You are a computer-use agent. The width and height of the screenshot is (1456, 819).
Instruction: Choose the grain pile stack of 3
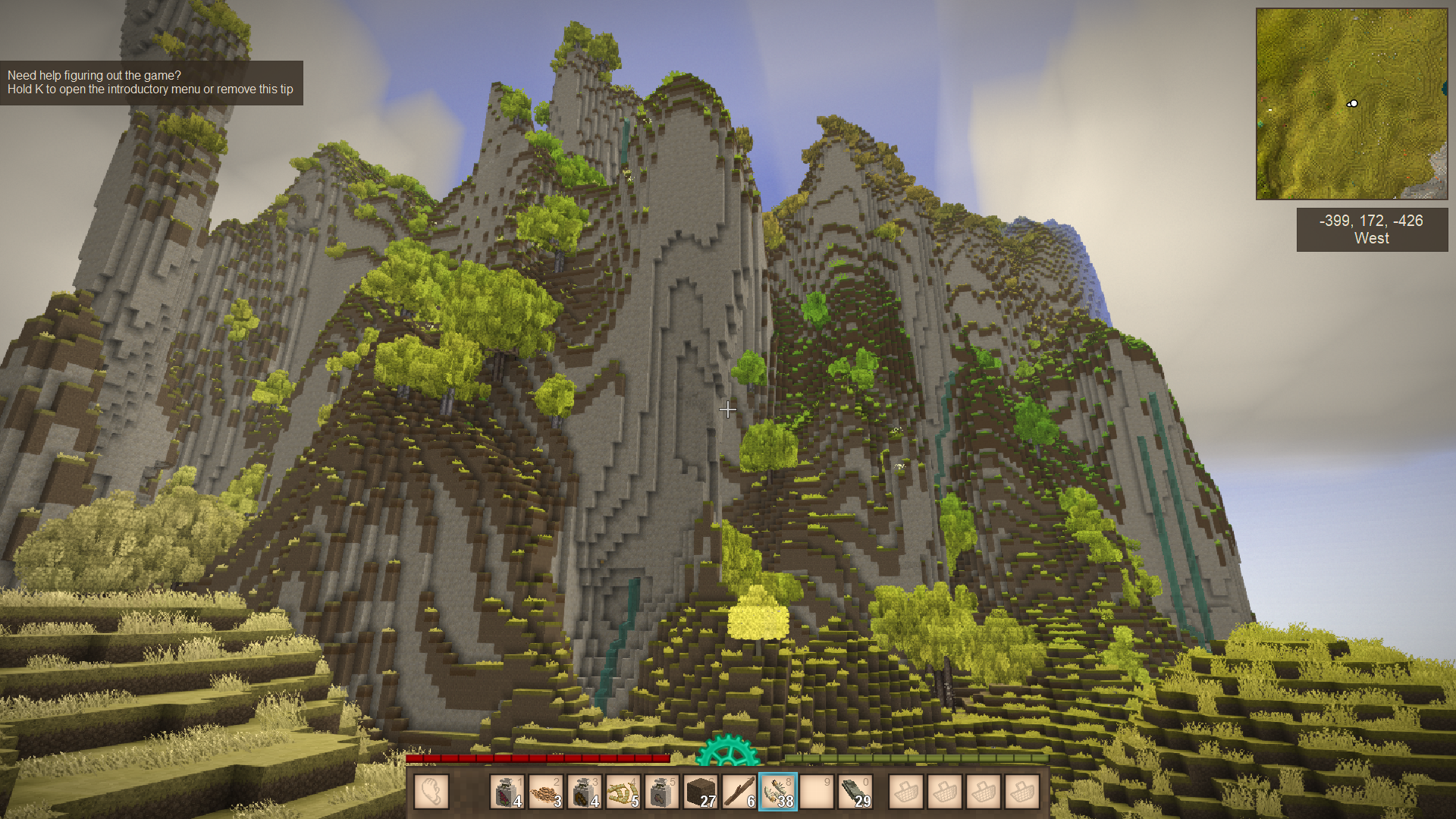[546, 792]
